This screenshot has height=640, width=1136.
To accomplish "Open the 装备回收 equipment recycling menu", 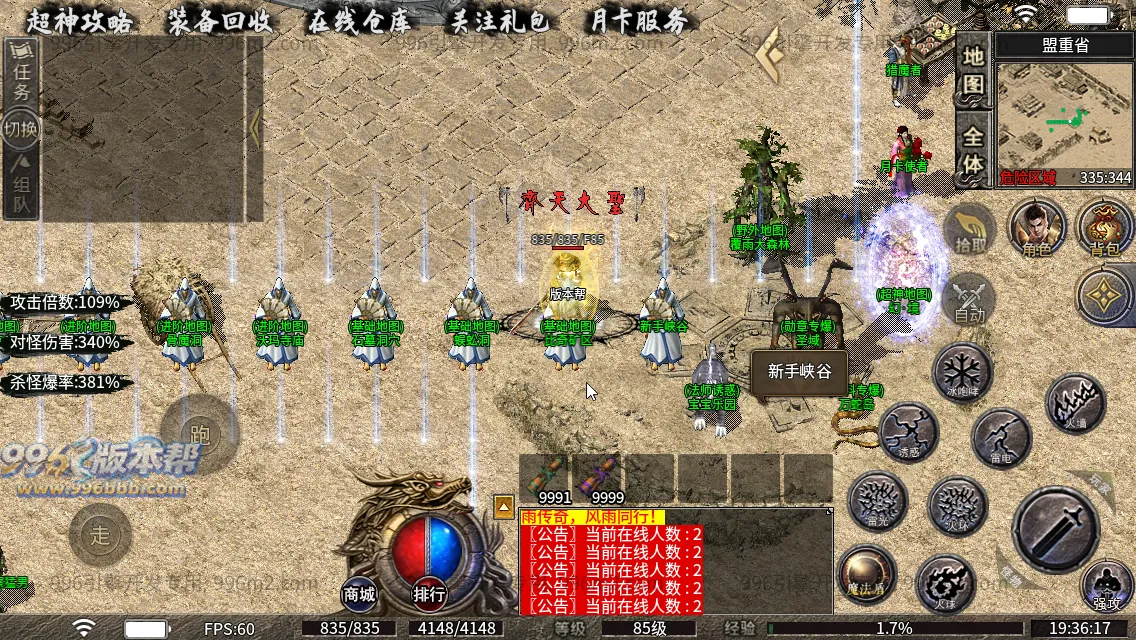I will pyautogui.click(x=218, y=21).
